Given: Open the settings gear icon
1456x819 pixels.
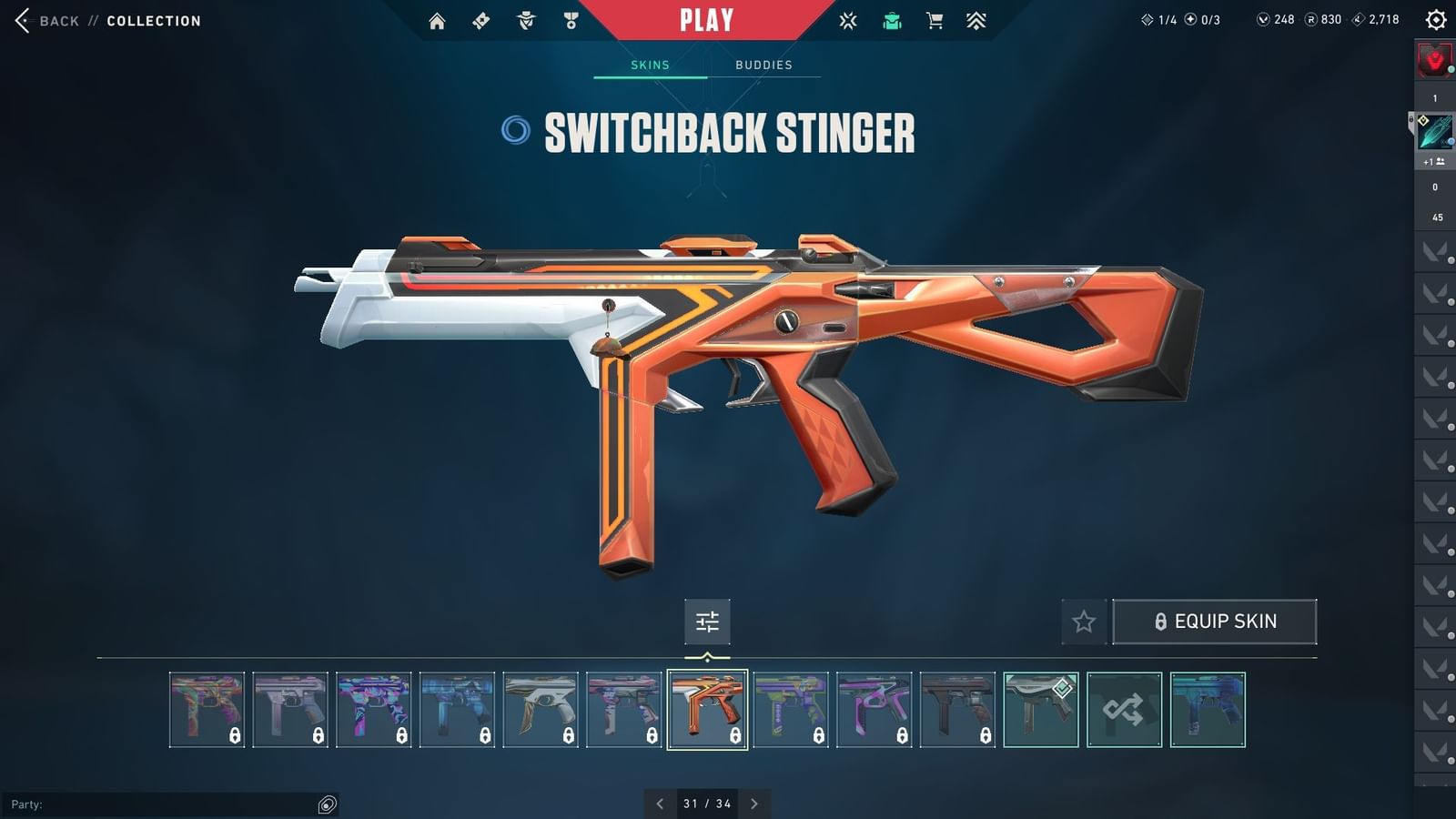Looking at the screenshot, I should [1436, 19].
